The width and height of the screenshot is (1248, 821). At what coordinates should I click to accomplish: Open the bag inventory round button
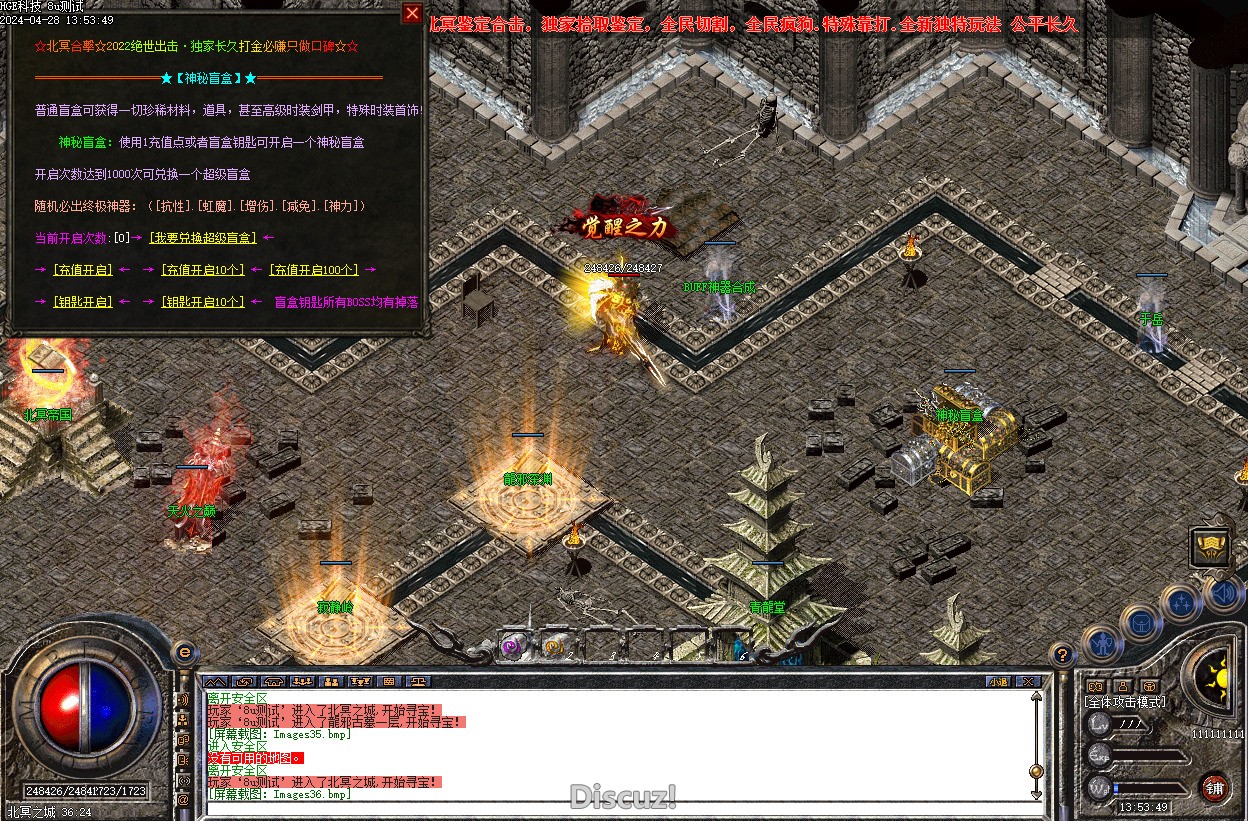click(1140, 622)
